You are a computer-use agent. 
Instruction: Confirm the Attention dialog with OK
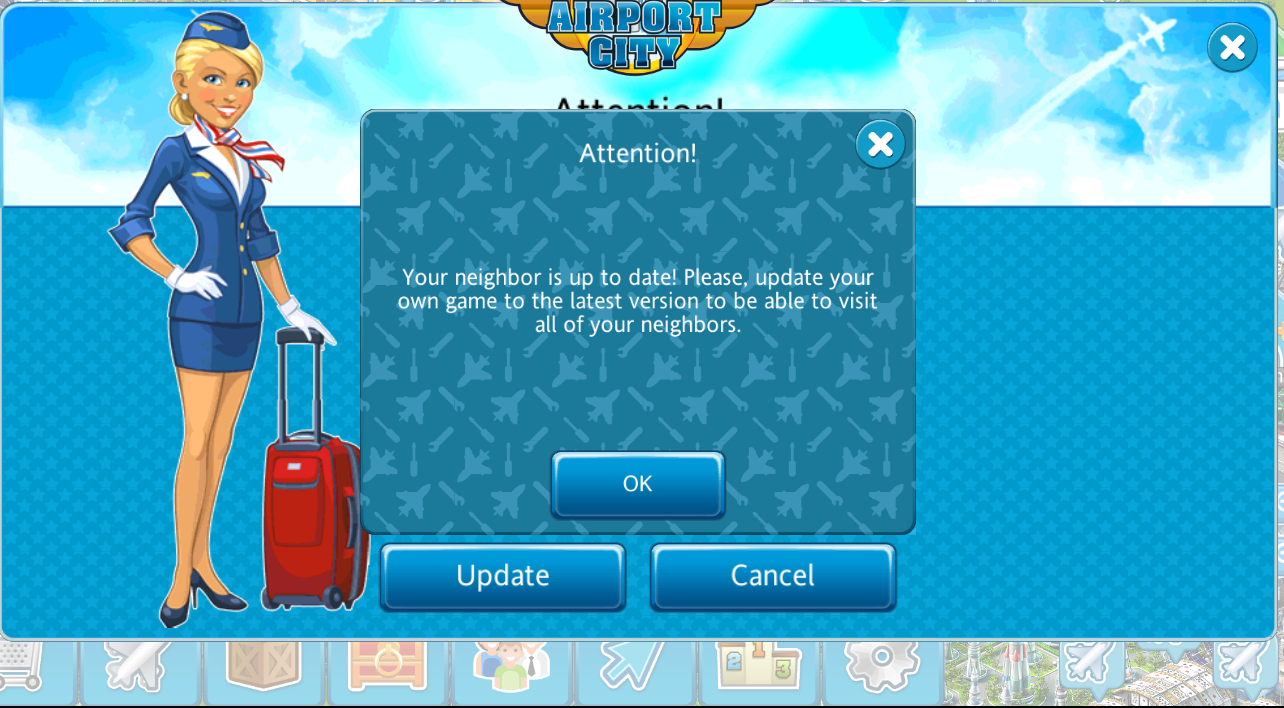[x=637, y=484]
